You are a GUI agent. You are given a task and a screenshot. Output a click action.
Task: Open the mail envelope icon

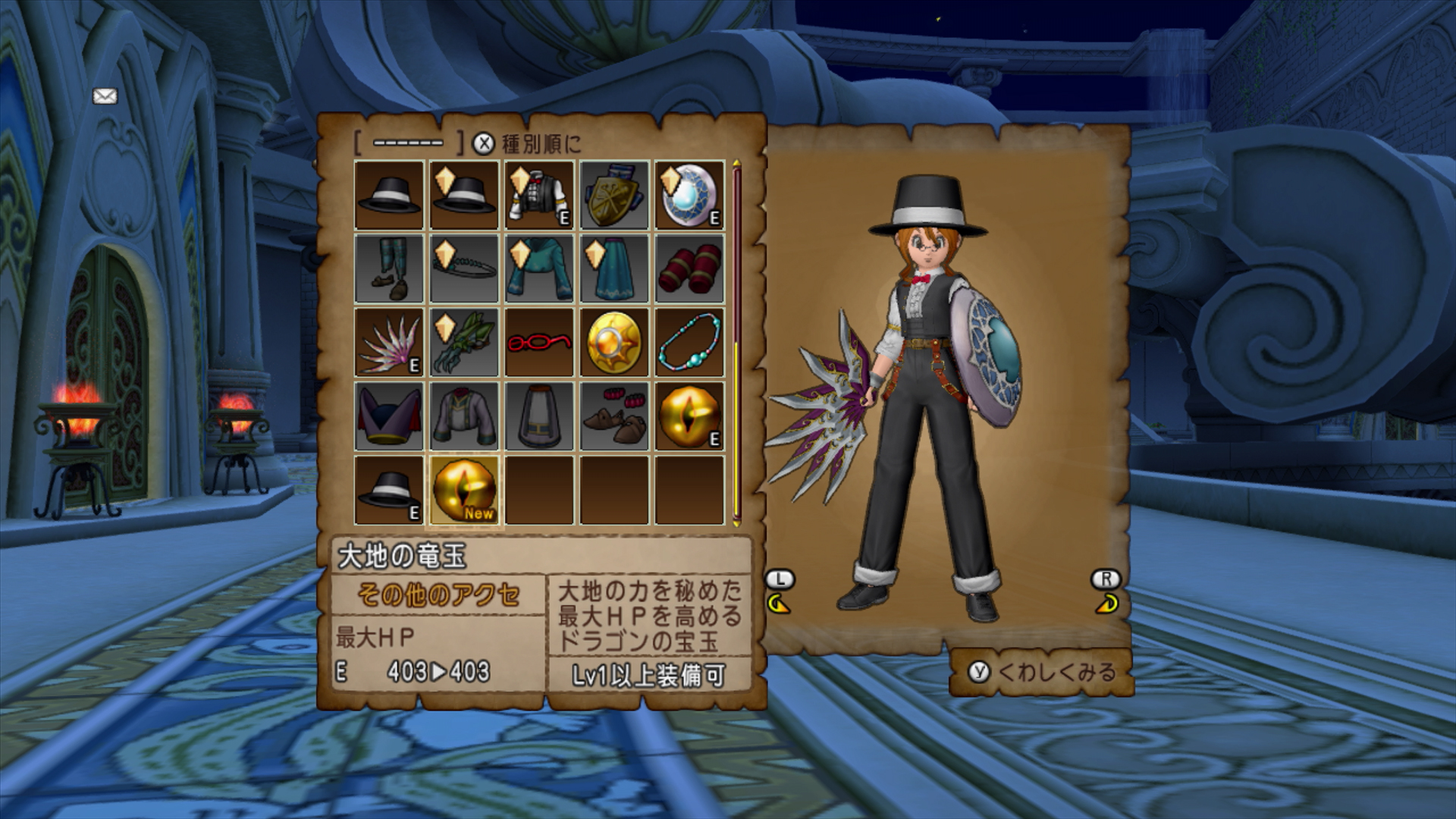(105, 96)
